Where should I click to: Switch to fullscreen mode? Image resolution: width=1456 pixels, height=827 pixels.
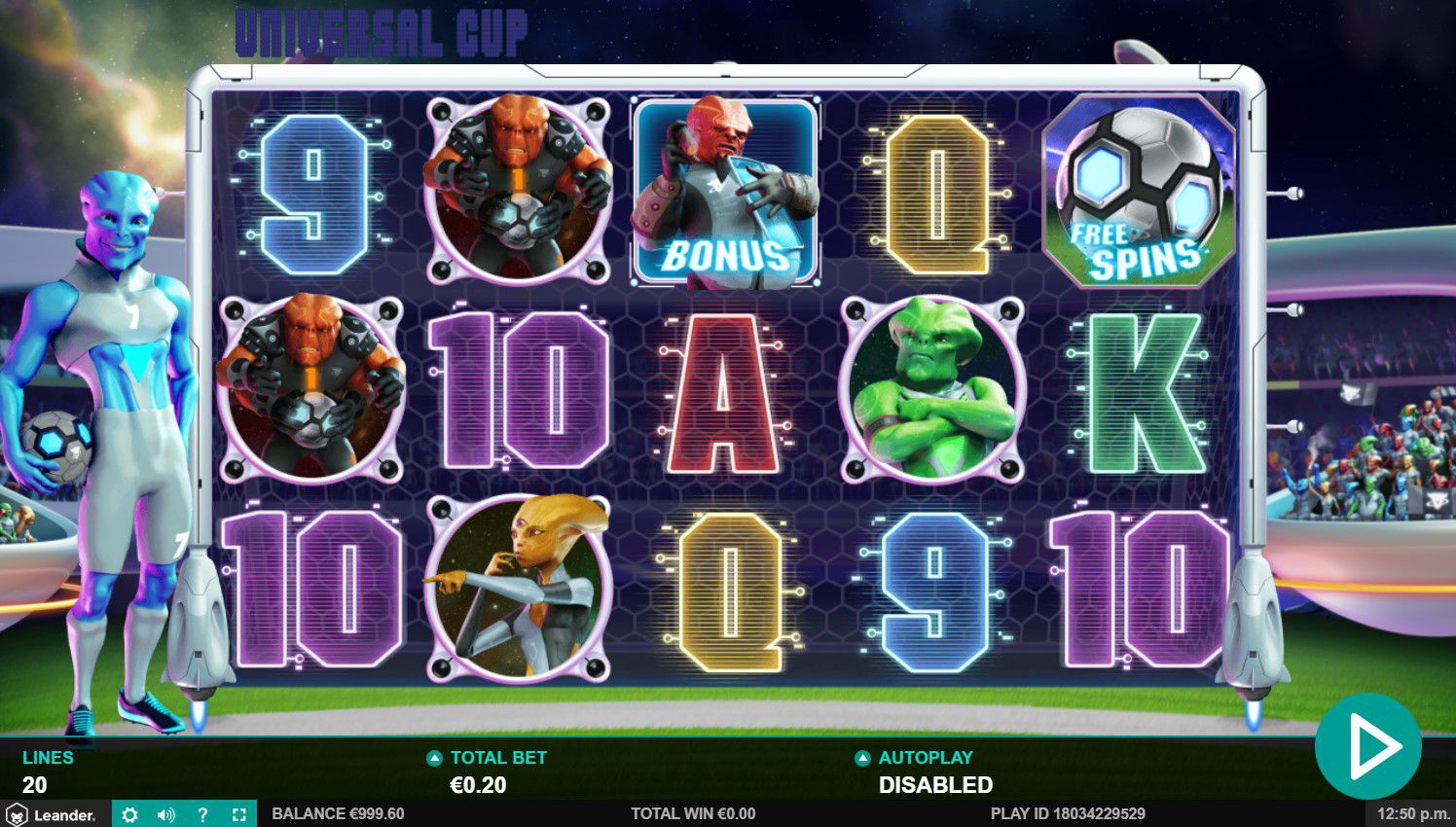pyautogui.click(x=238, y=814)
